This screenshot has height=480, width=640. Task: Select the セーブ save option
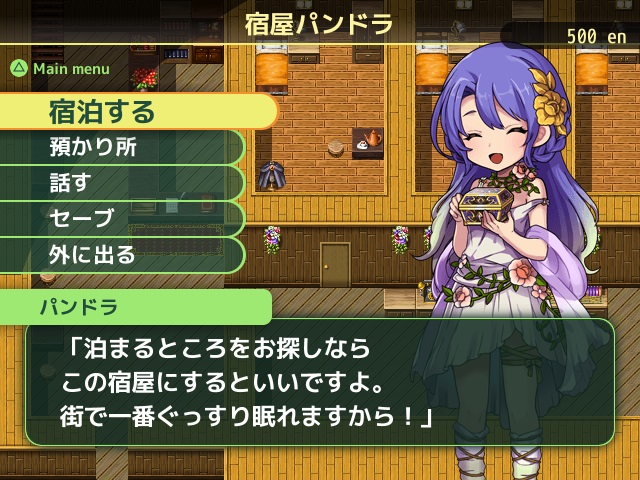click(x=120, y=218)
